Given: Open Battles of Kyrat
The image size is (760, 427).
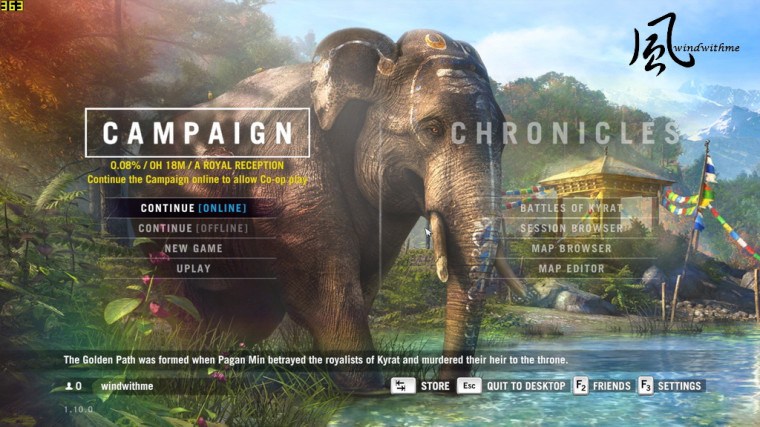Looking at the screenshot, I should point(571,208).
